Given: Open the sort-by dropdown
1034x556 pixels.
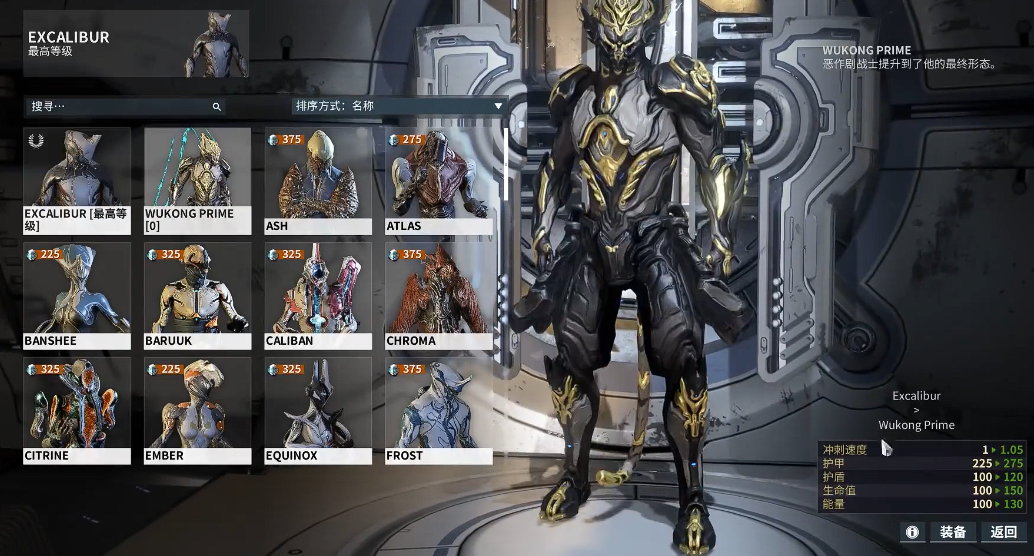Looking at the screenshot, I should [x=398, y=106].
